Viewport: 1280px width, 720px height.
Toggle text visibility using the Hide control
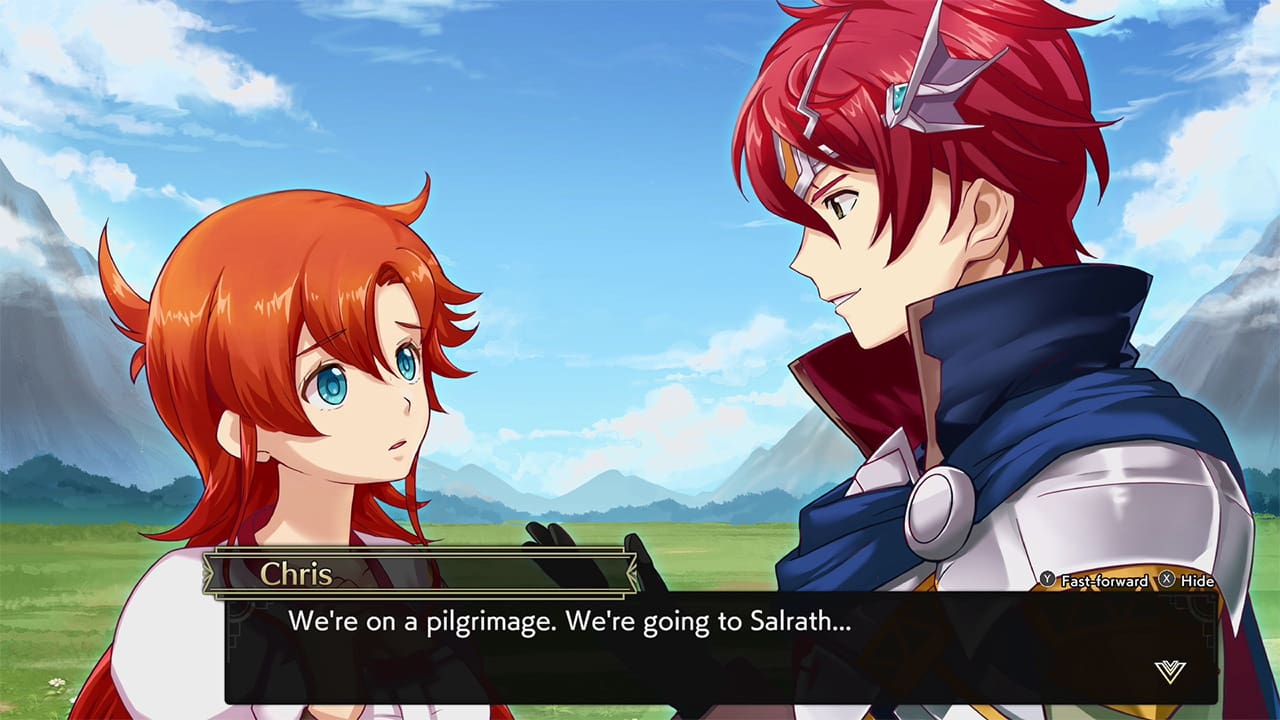(x=1197, y=580)
